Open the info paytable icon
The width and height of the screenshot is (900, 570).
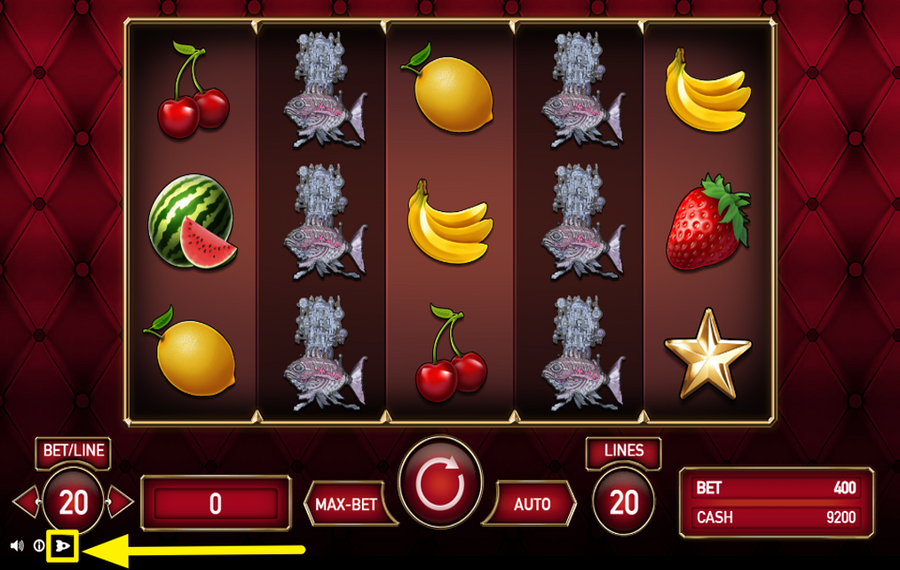coord(40,546)
